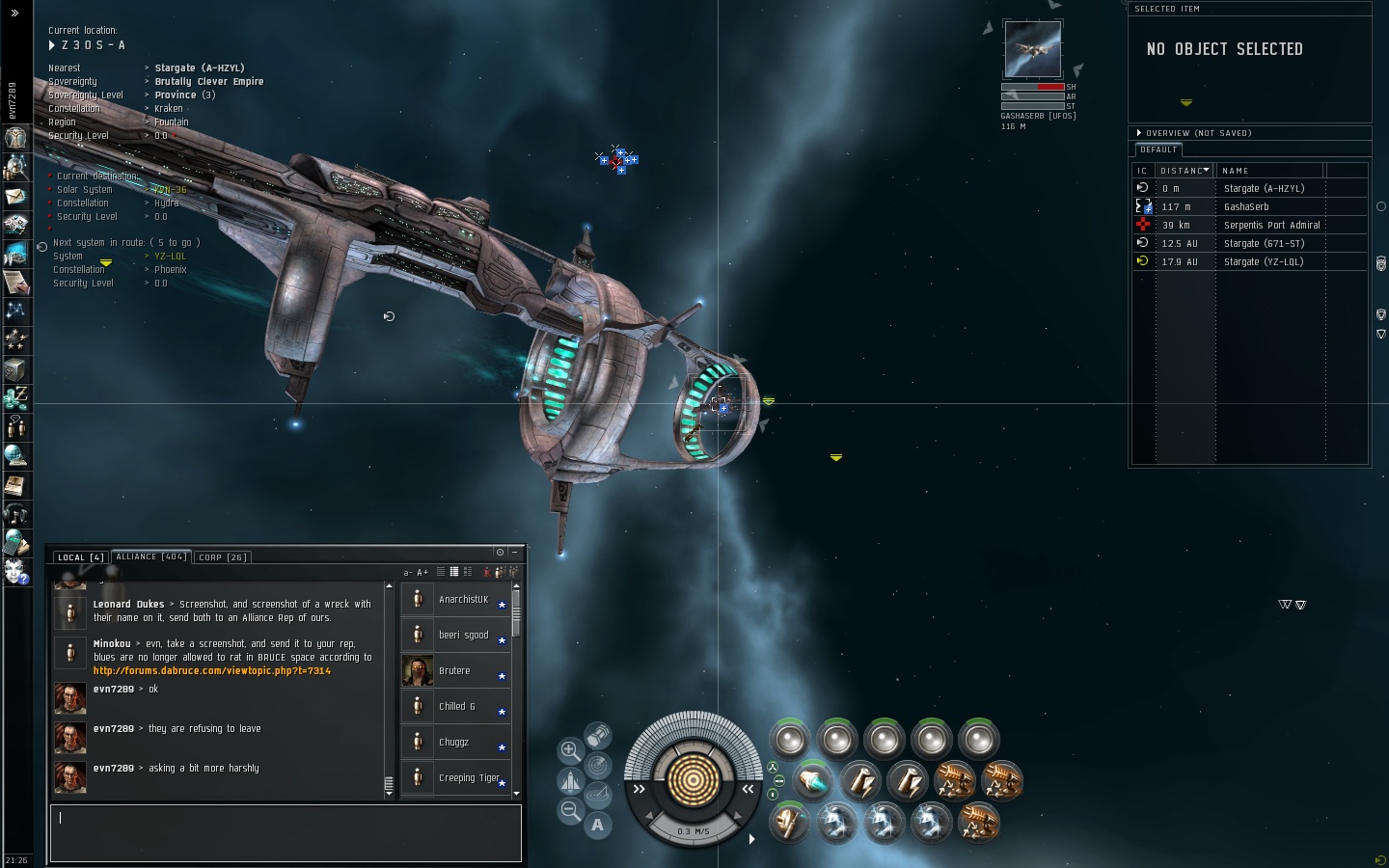Viewport: 1389px width, 868px height.
Task: Open the Corp chat tab
Action: click(x=223, y=557)
